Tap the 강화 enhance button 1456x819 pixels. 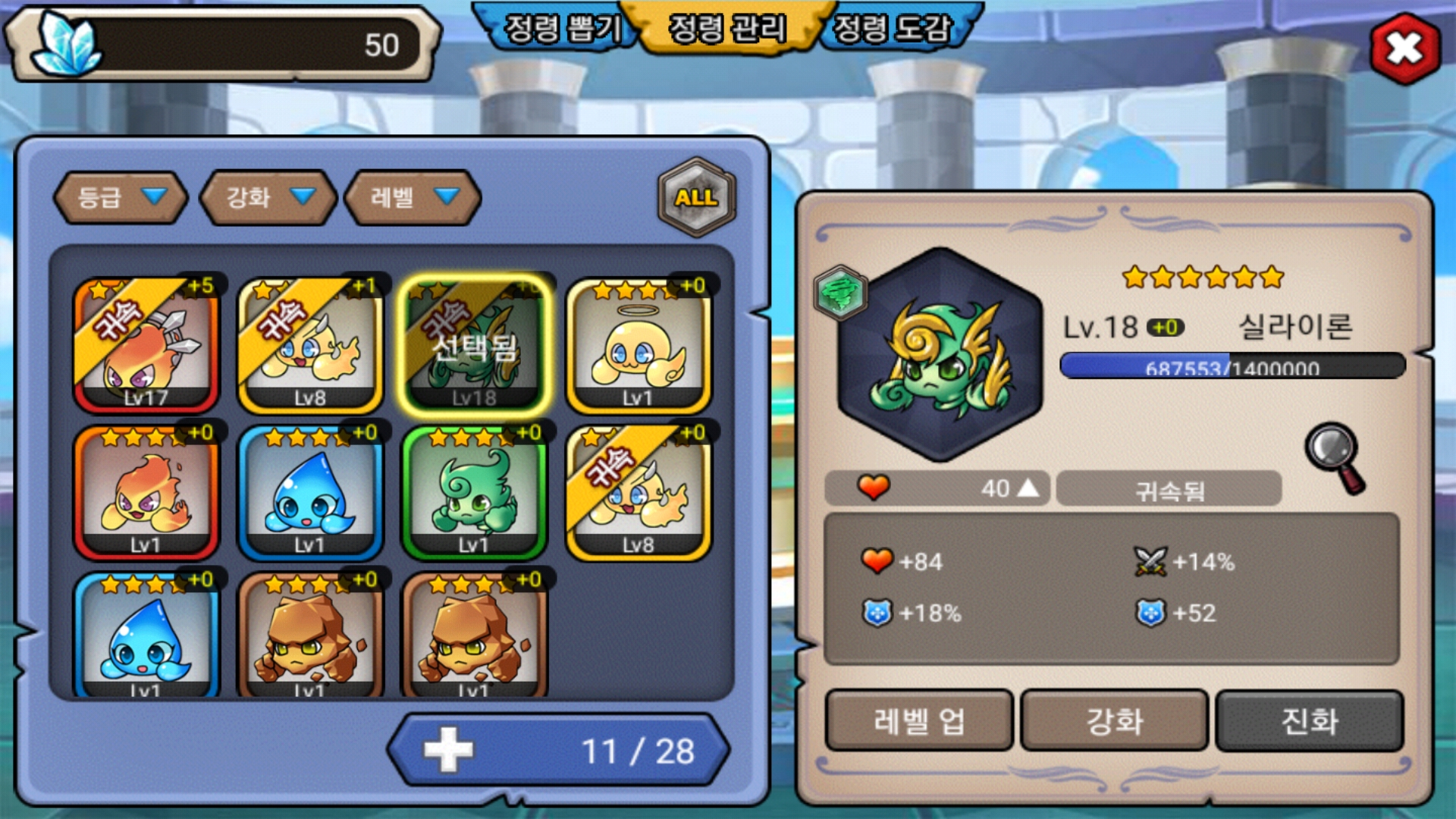click(x=1114, y=720)
